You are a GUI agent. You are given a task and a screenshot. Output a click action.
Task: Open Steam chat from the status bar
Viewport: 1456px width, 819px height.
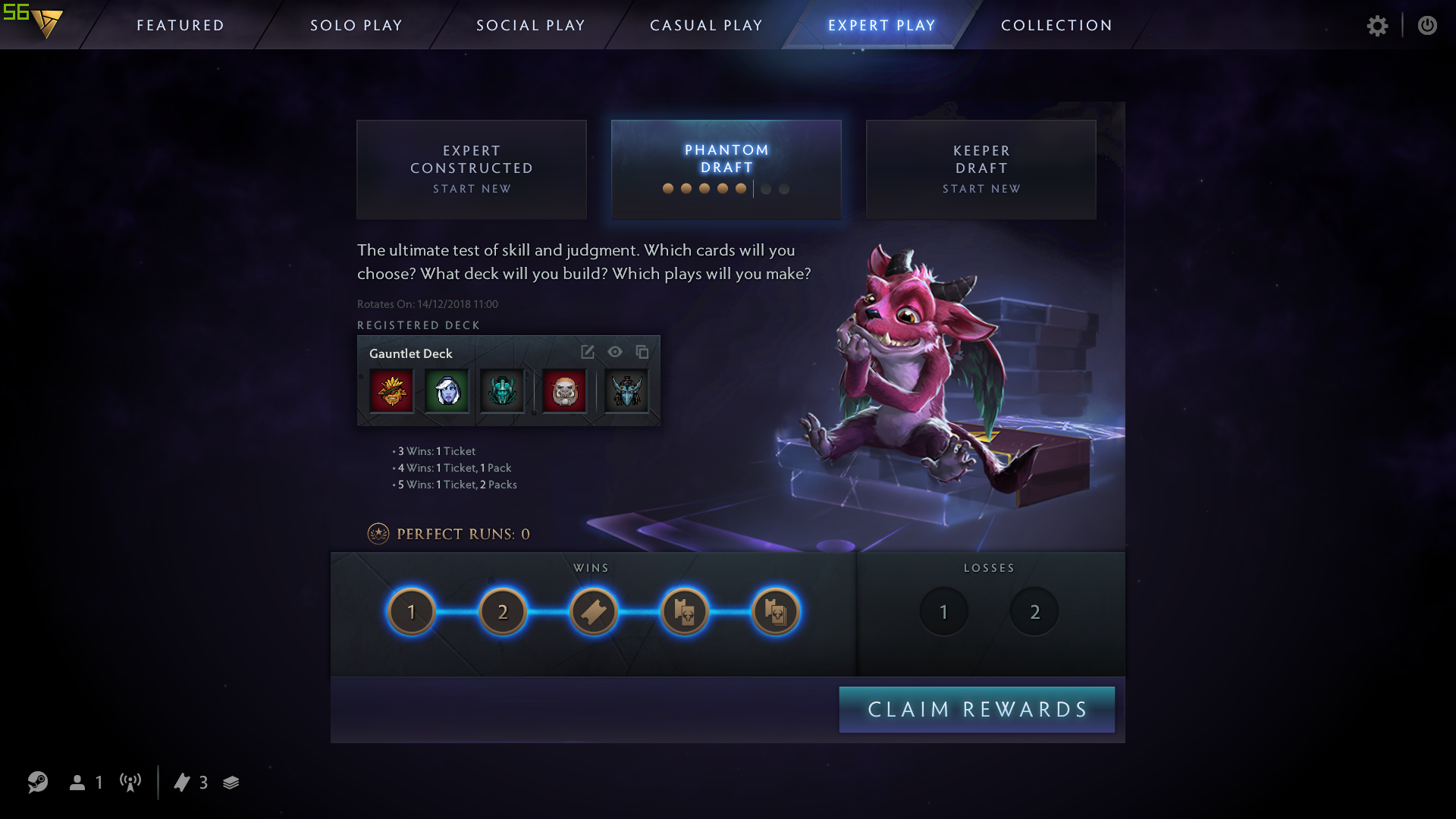tap(36, 783)
